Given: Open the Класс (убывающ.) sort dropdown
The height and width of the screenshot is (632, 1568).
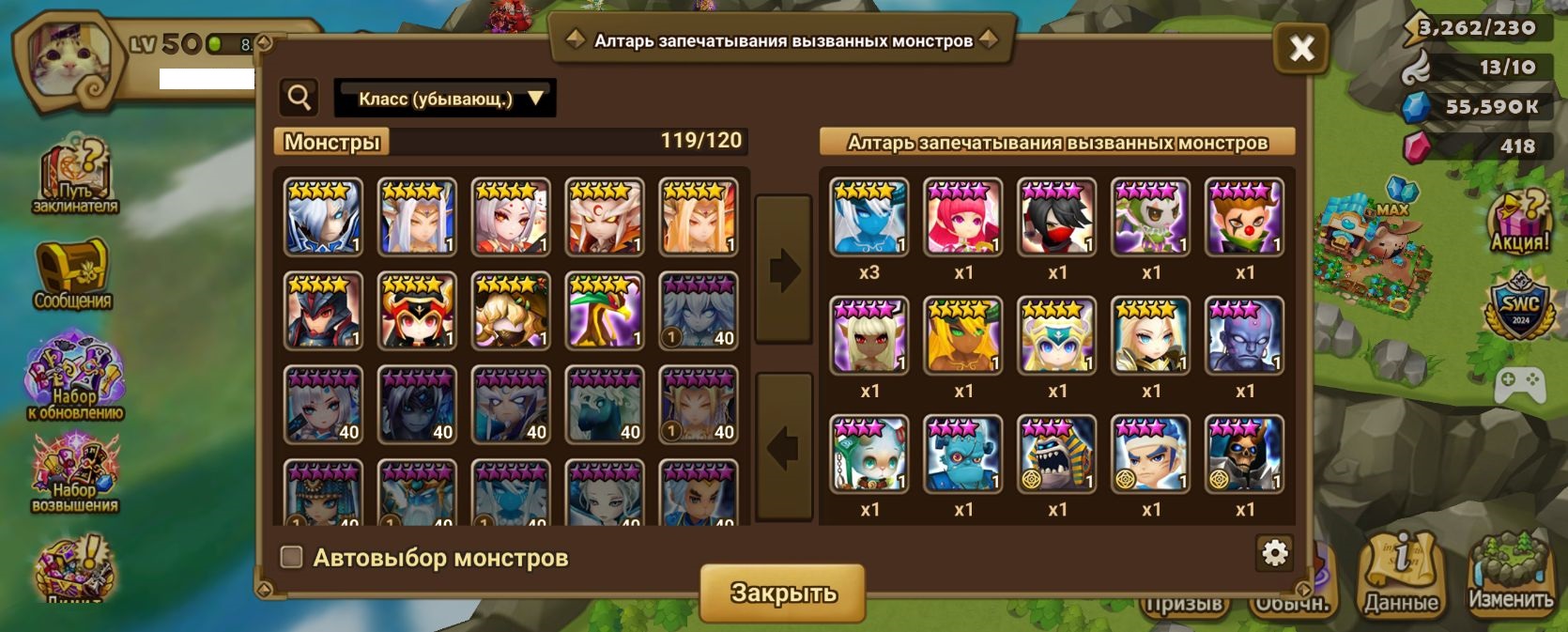Looking at the screenshot, I should [x=445, y=99].
